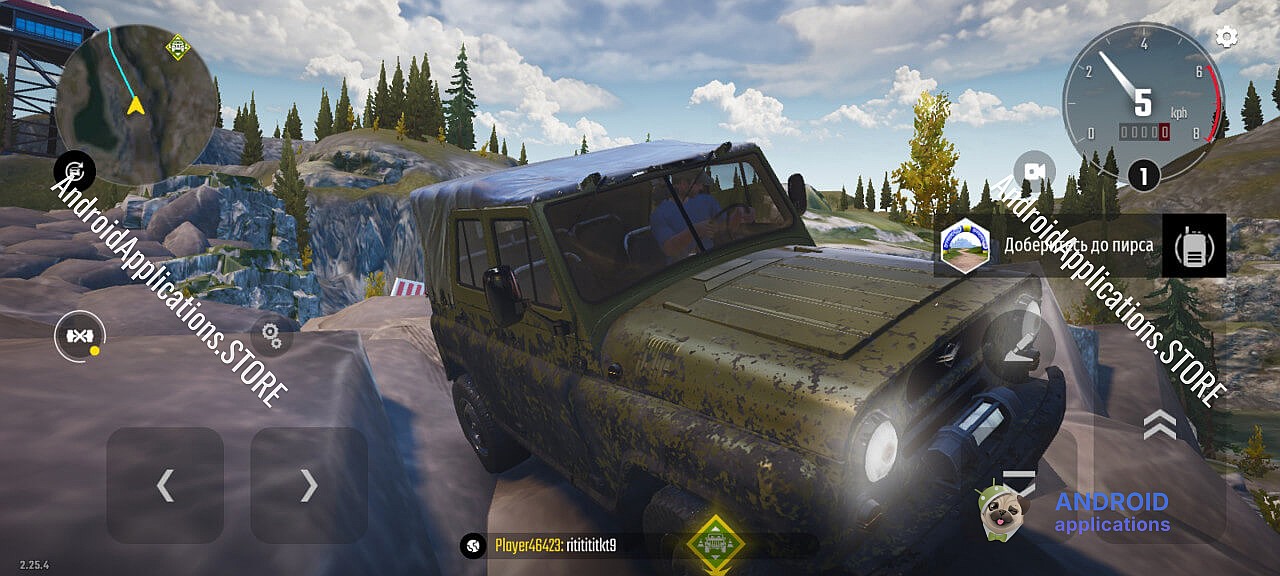Tap the gas pedal double-chevron button
Screen dimensions: 1280x576
pos(1159,425)
